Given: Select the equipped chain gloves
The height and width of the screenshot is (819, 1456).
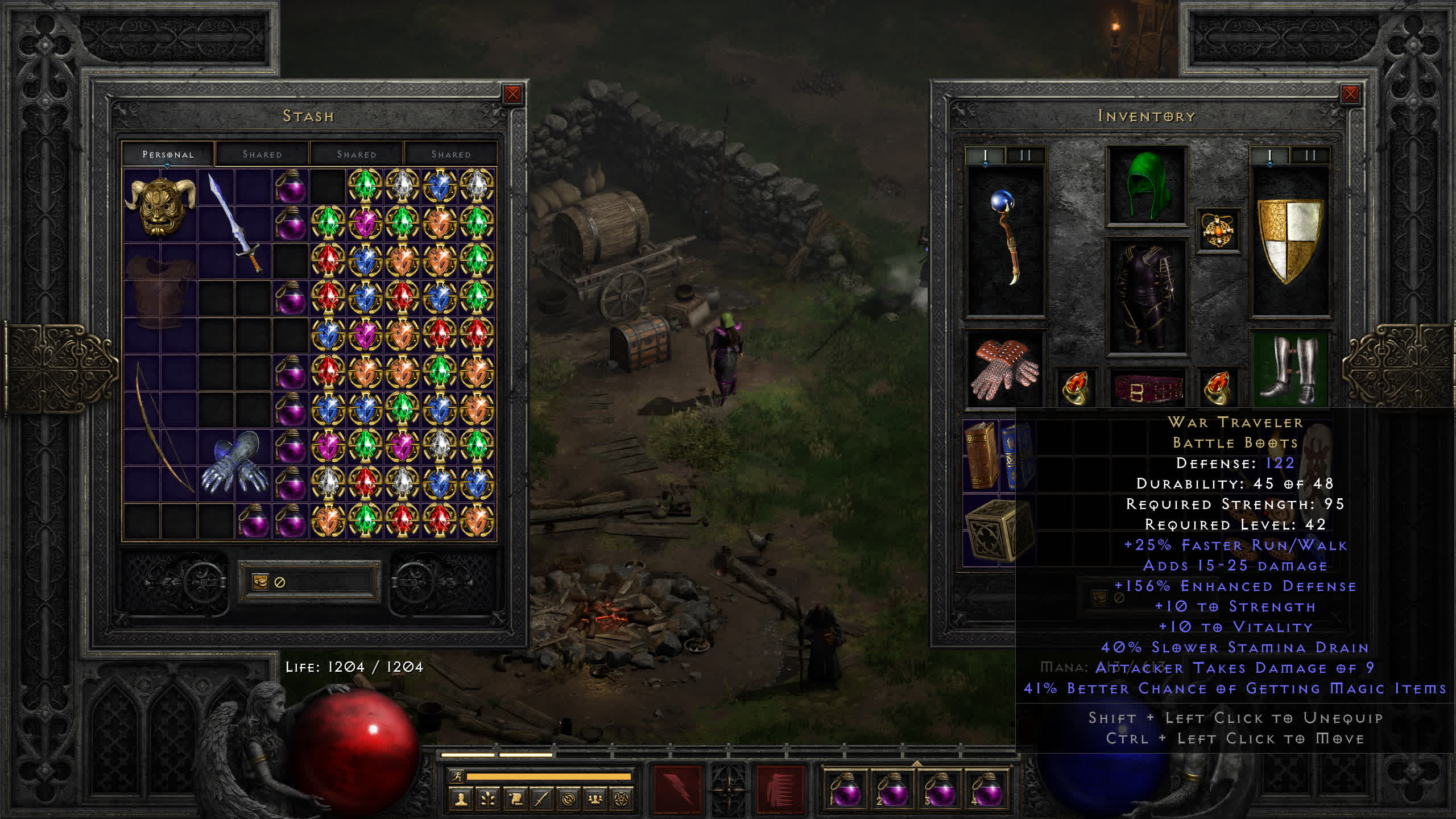Looking at the screenshot, I should pyautogui.click(x=1006, y=370).
